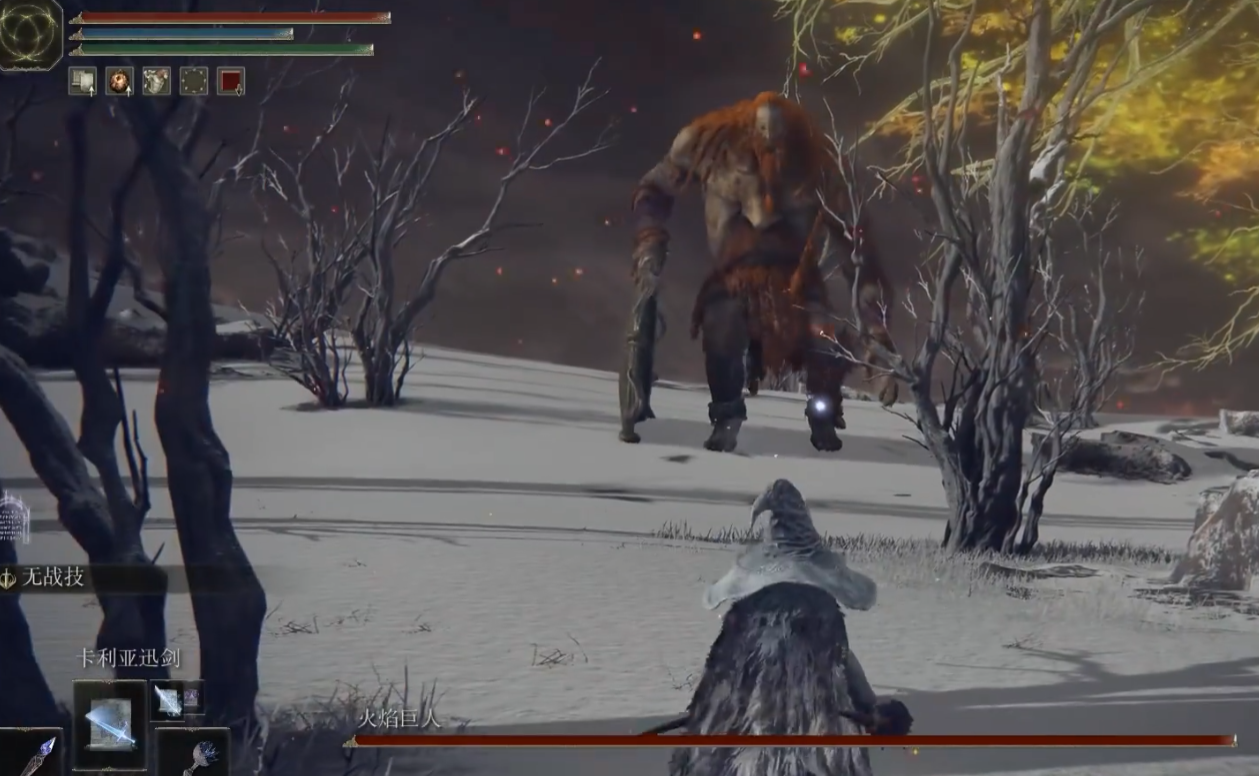Click the fiery orb buff icon

pyautogui.click(x=120, y=81)
